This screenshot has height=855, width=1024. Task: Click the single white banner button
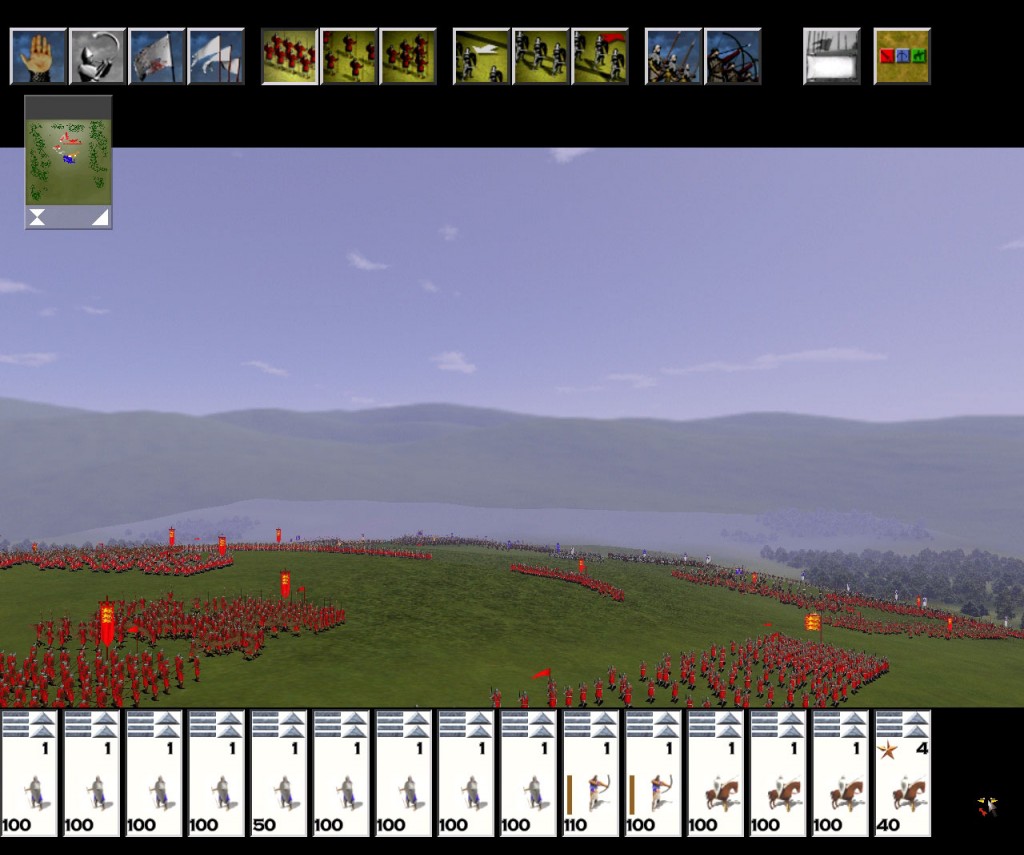157,56
